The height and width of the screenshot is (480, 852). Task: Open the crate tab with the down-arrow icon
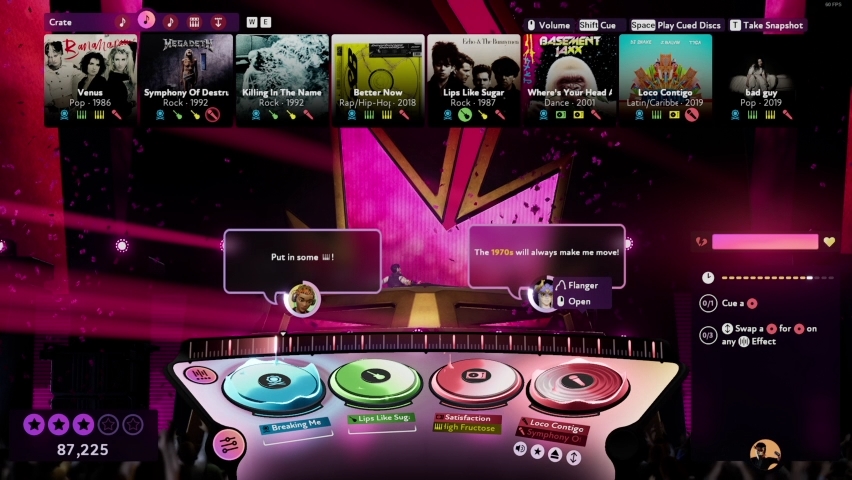tap(217, 21)
